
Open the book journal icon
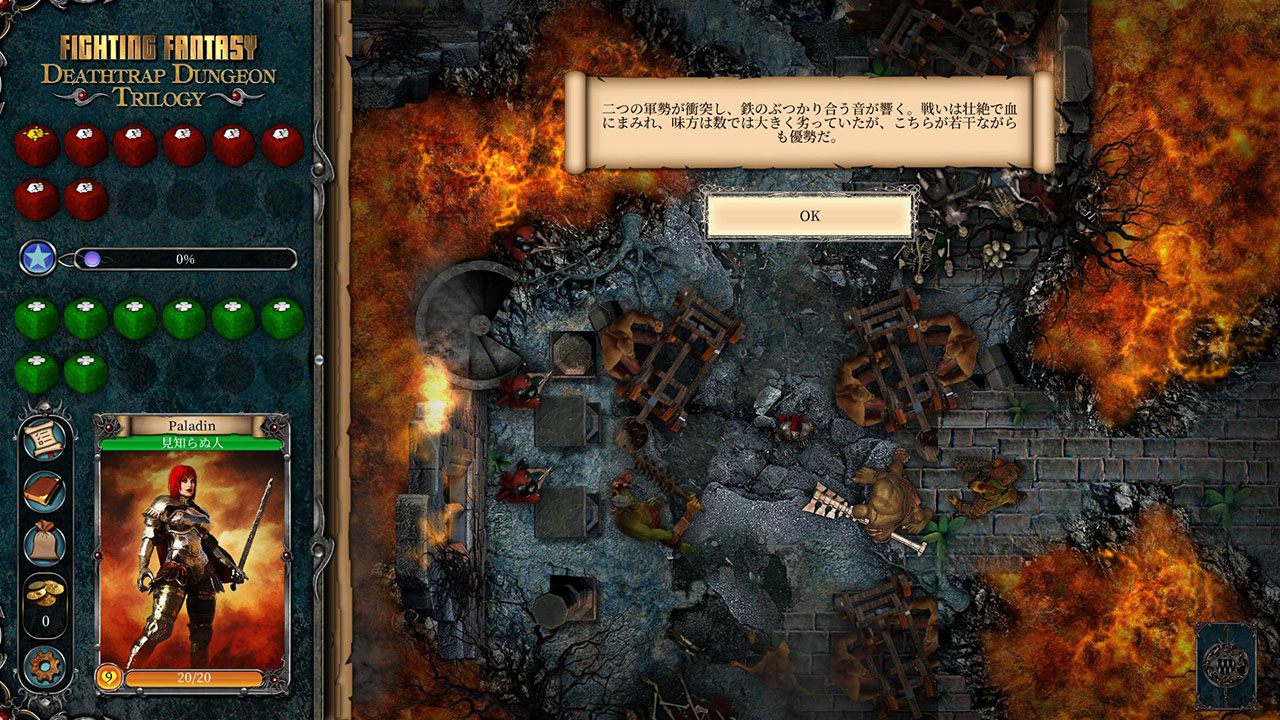pos(45,491)
